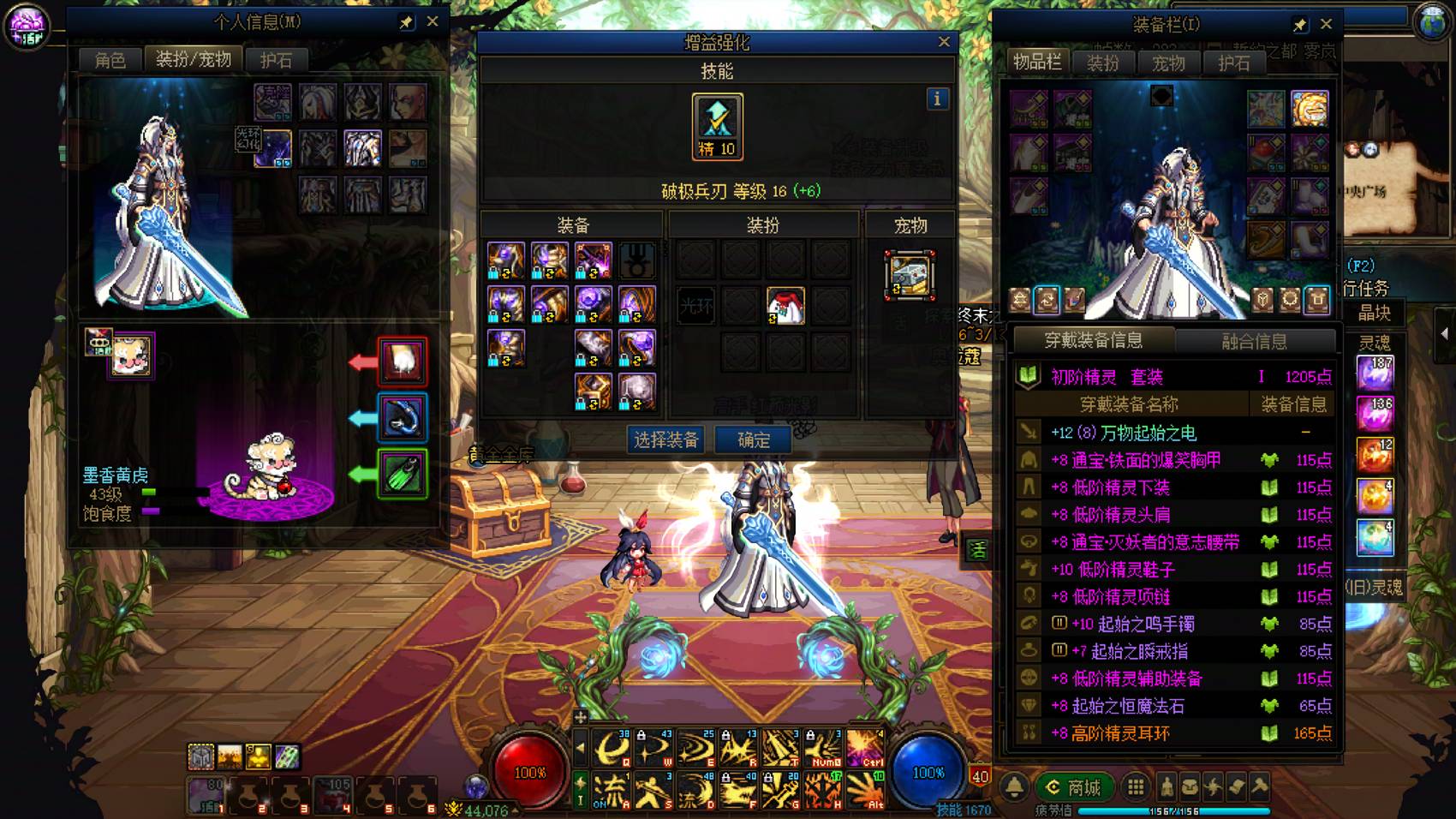Switch to the 护石 tab in personal info

point(276,60)
